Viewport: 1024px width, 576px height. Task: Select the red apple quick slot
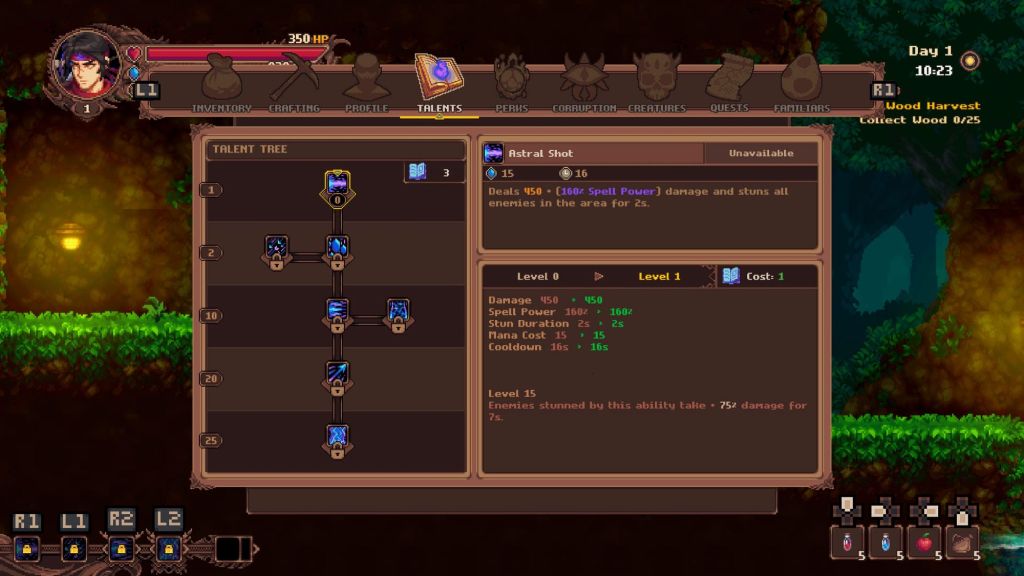(x=924, y=542)
